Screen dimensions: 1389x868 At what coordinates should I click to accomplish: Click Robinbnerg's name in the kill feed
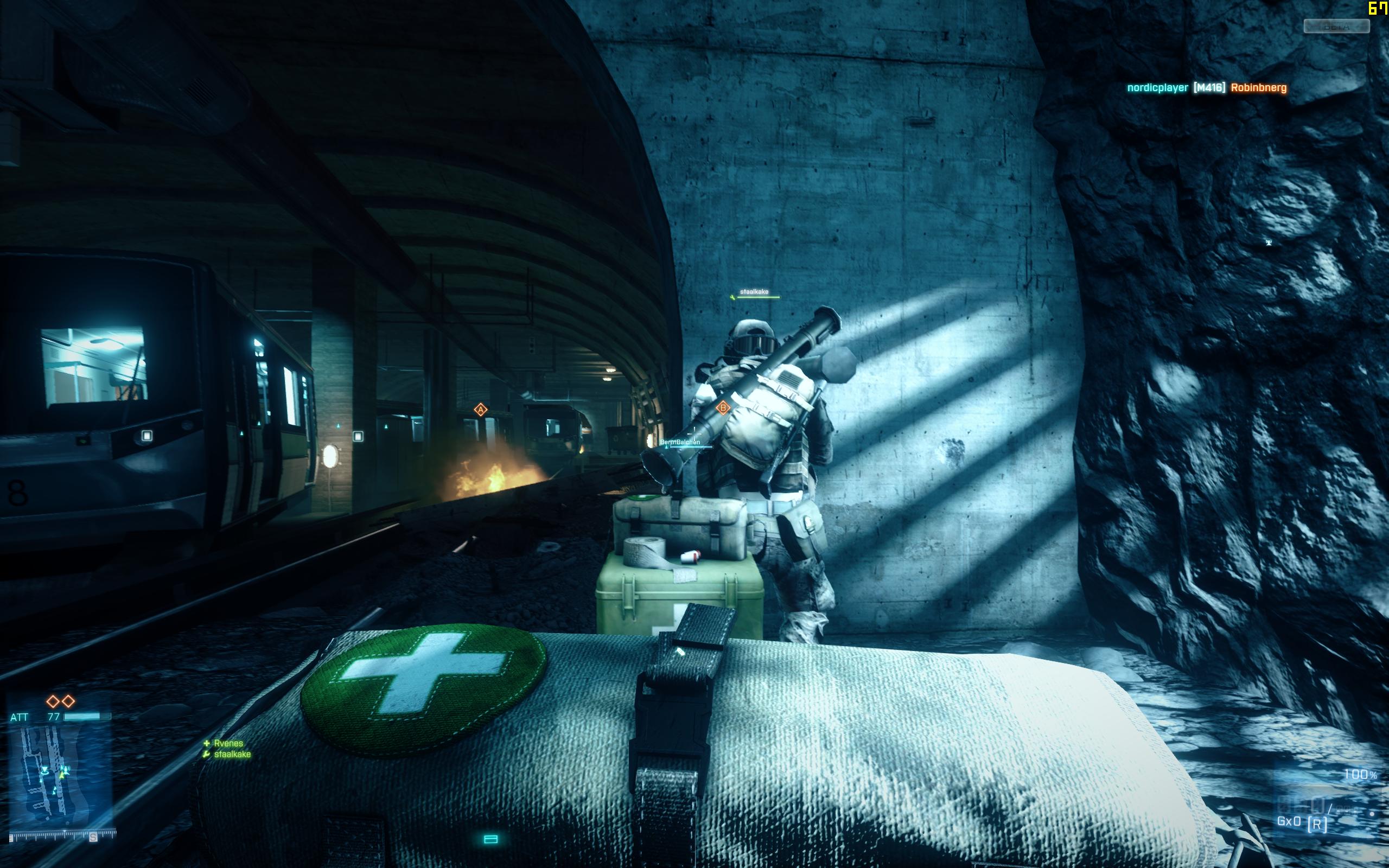pyautogui.click(x=1258, y=88)
